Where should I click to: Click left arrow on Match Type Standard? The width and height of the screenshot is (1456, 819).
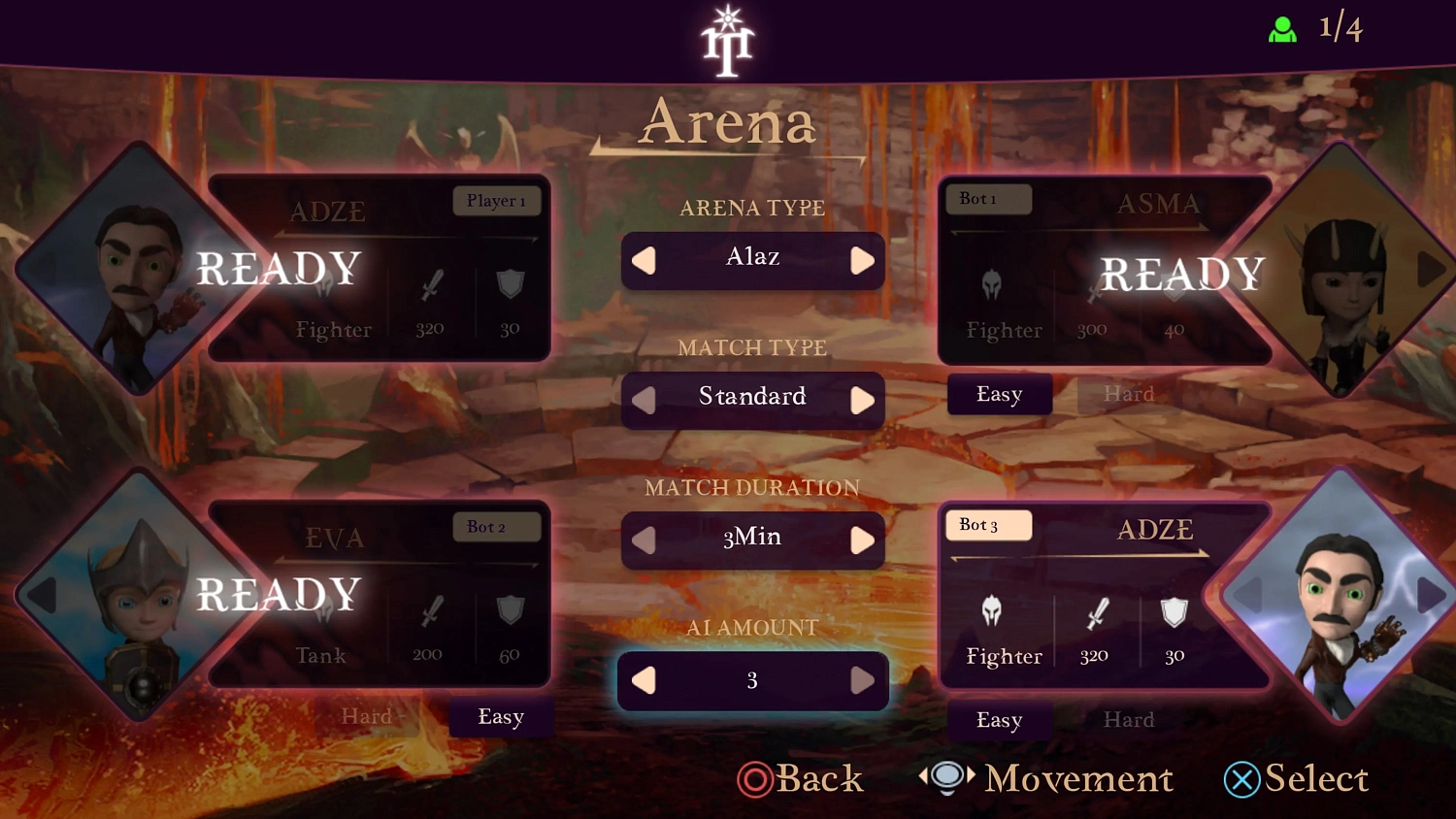click(643, 400)
